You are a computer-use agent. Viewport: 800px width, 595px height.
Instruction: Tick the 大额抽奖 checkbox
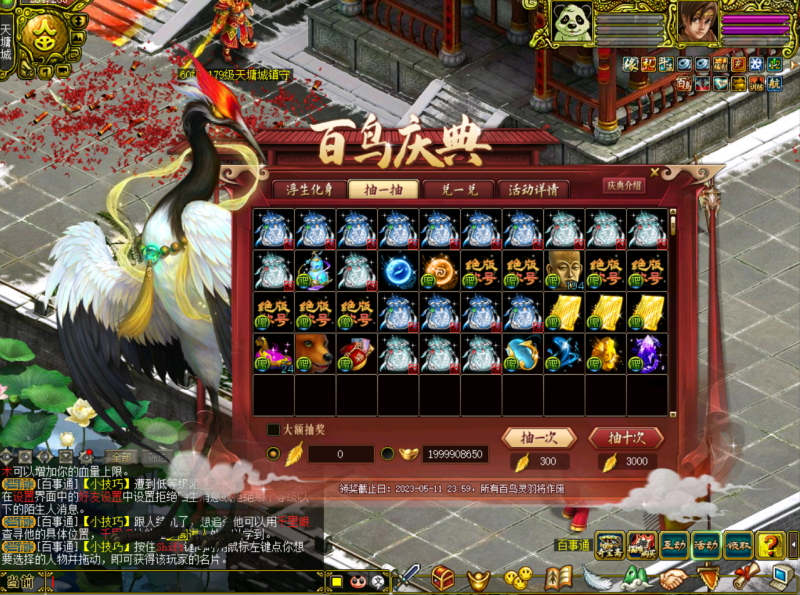click(x=273, y=430)
